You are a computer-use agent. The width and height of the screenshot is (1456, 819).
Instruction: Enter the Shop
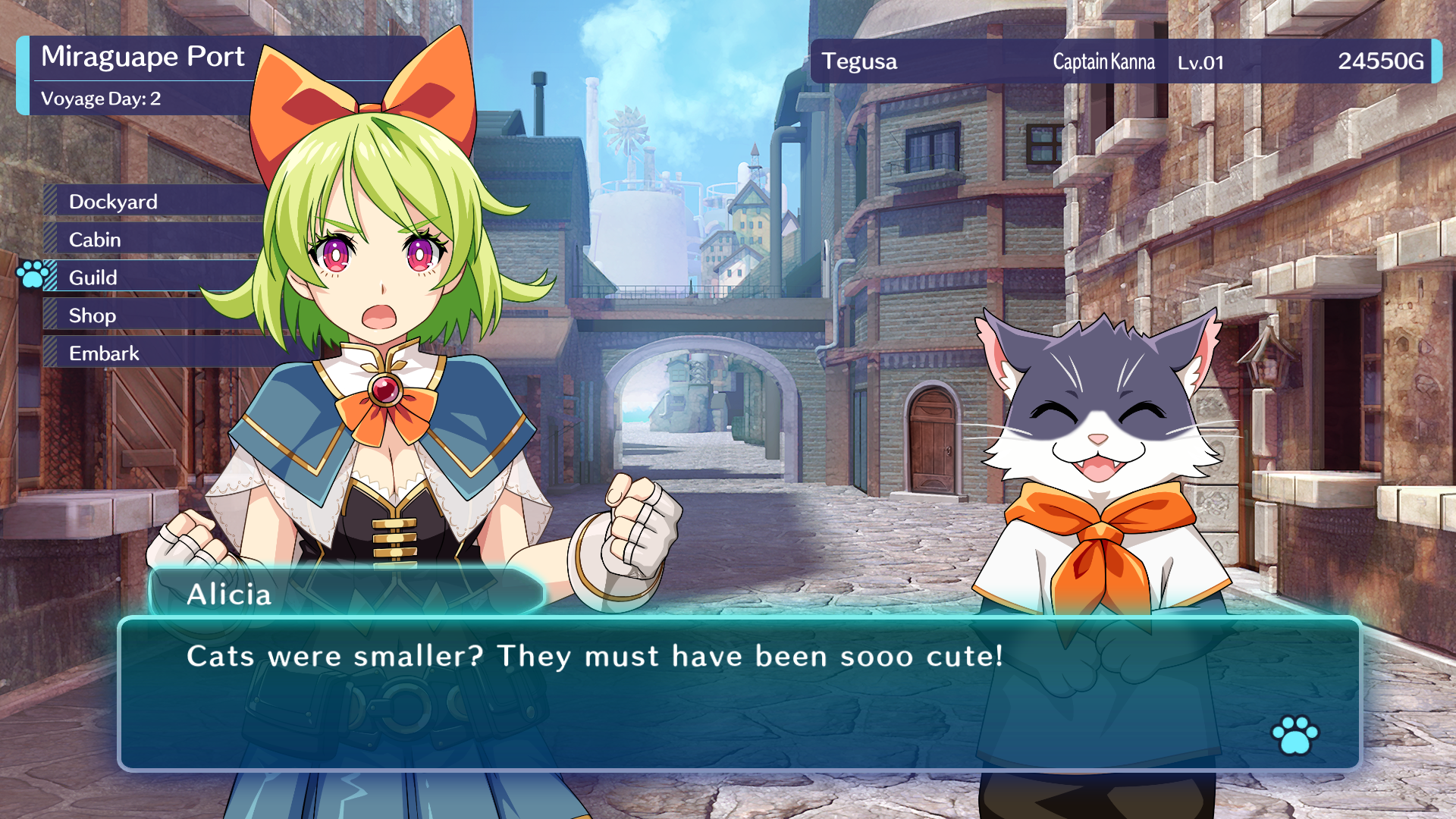92,315
